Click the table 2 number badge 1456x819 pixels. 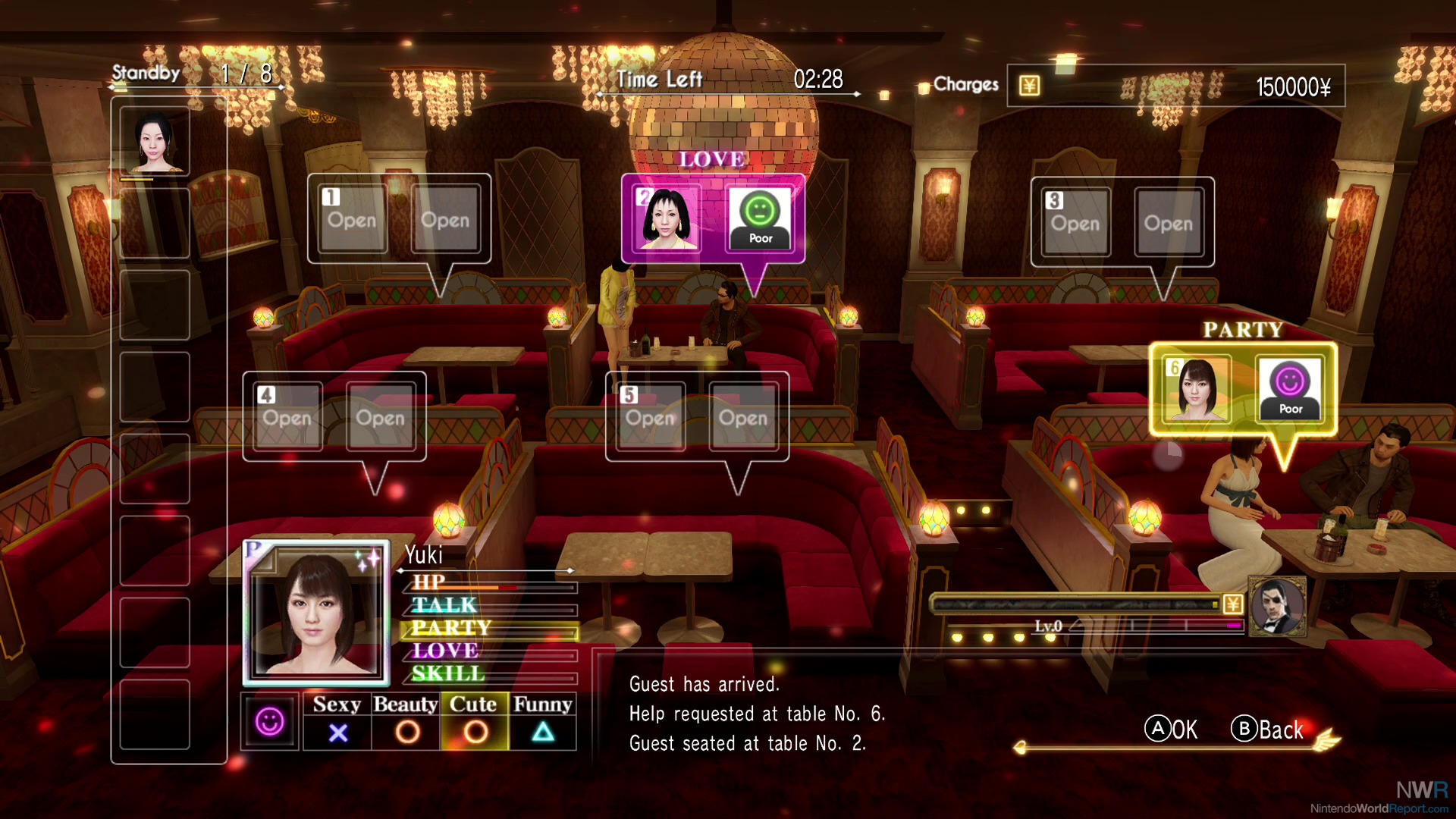643,196
